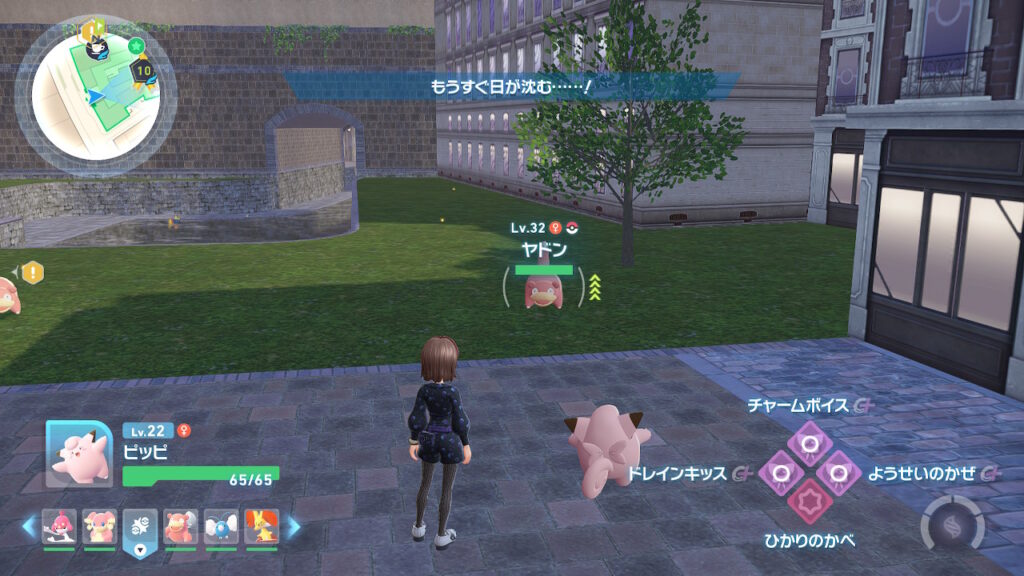Switch to the Audino party slot

pos(99,527)
